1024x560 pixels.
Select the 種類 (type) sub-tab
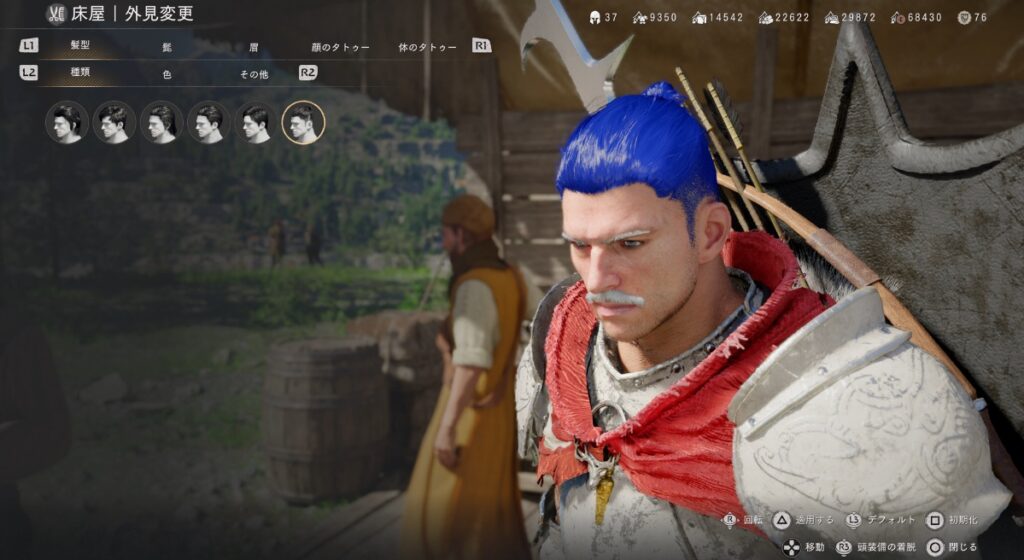[80, 73]
